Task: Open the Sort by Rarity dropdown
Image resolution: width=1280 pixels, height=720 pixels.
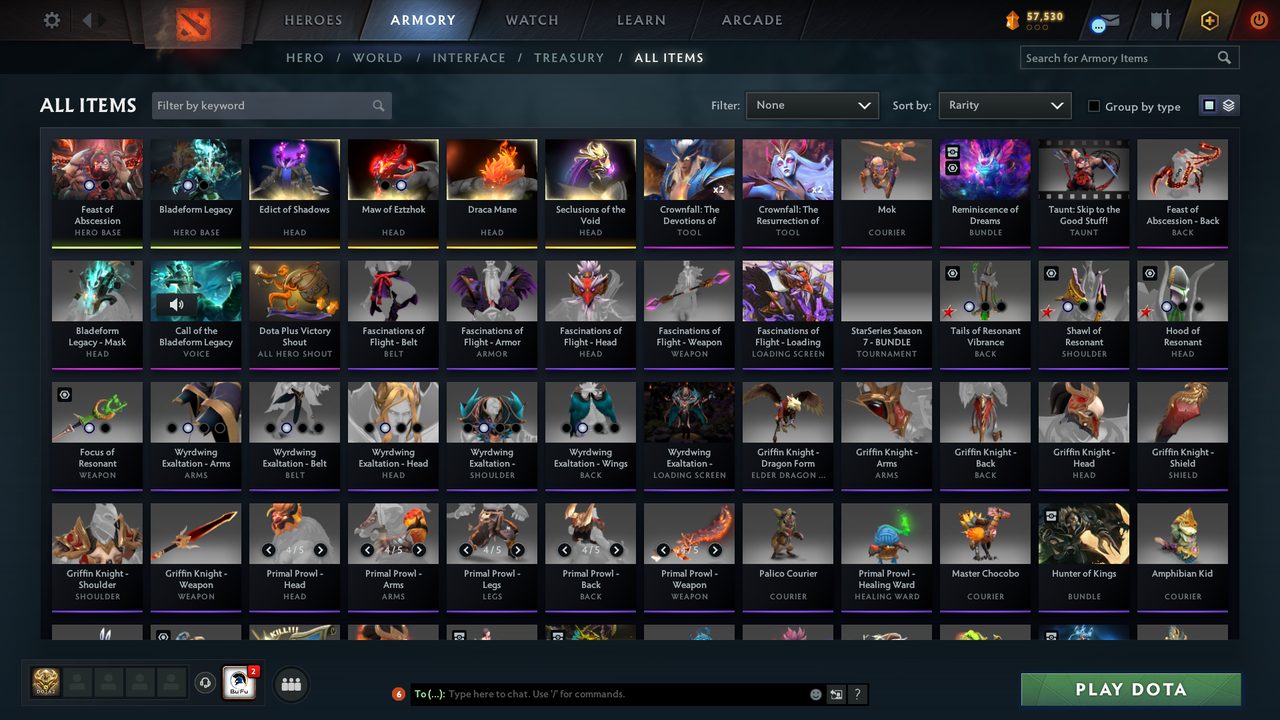Action: [1004, 105]
